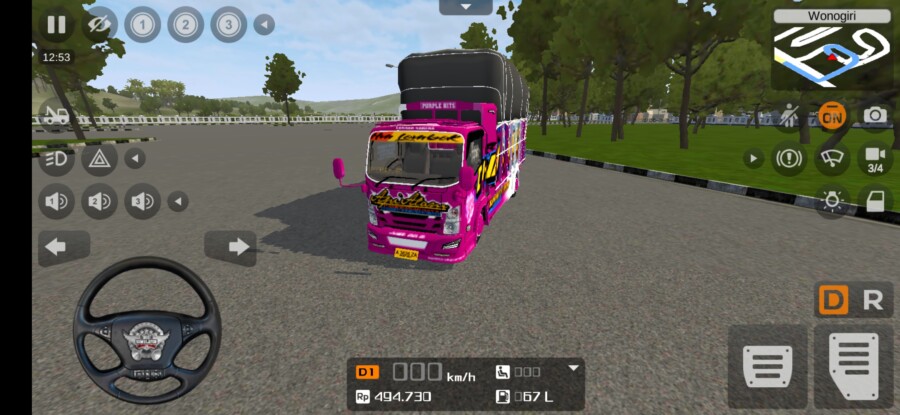Toggle the orange ON engine button
The height and width of the screenshot is (415, 900).
tap(831, 116)
